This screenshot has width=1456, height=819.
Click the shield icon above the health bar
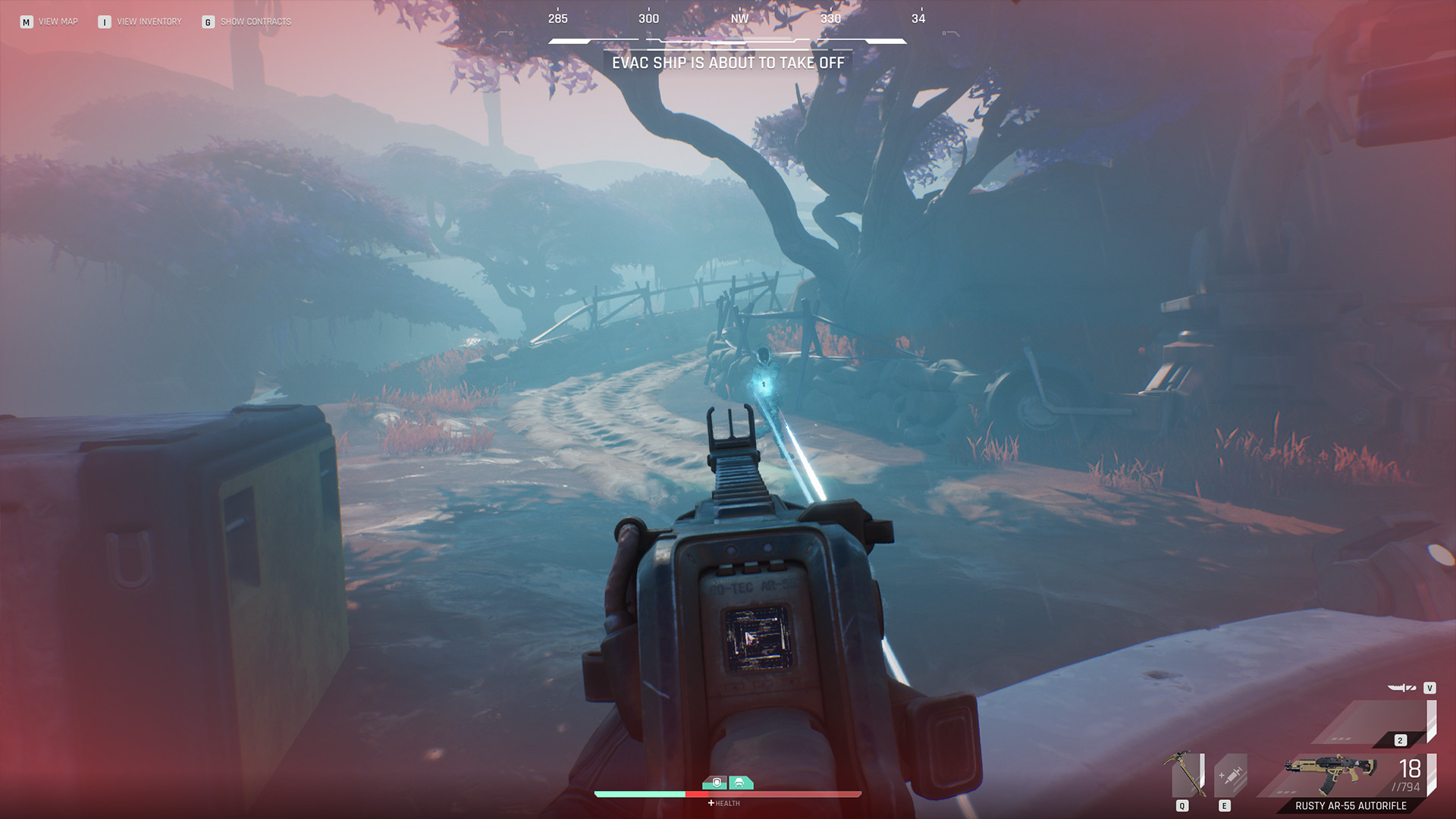tap(716, 782)
